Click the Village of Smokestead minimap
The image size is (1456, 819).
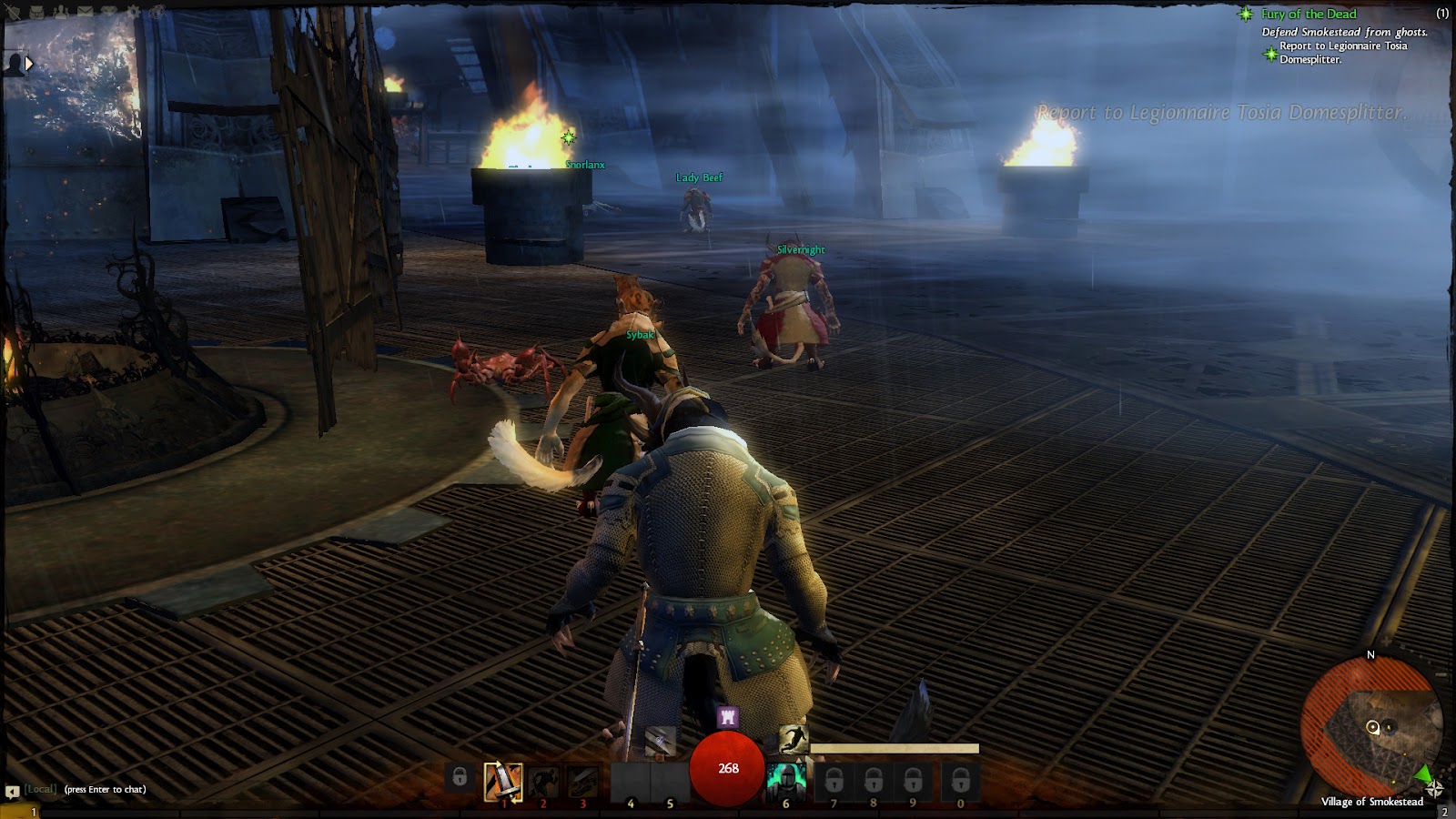tap(1371, 726)
